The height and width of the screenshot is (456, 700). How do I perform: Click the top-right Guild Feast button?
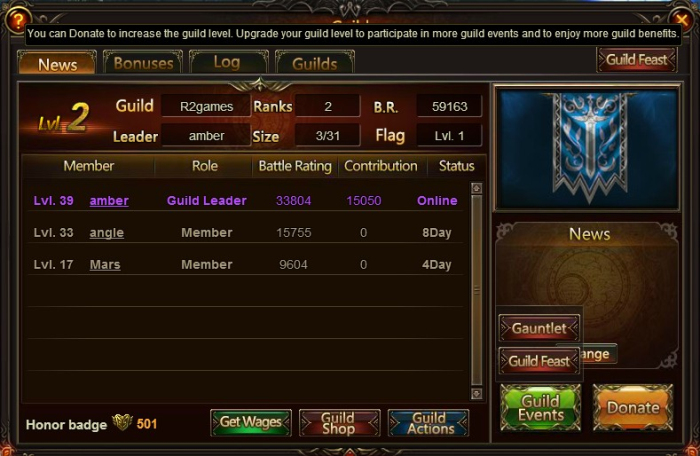point(636,60)
